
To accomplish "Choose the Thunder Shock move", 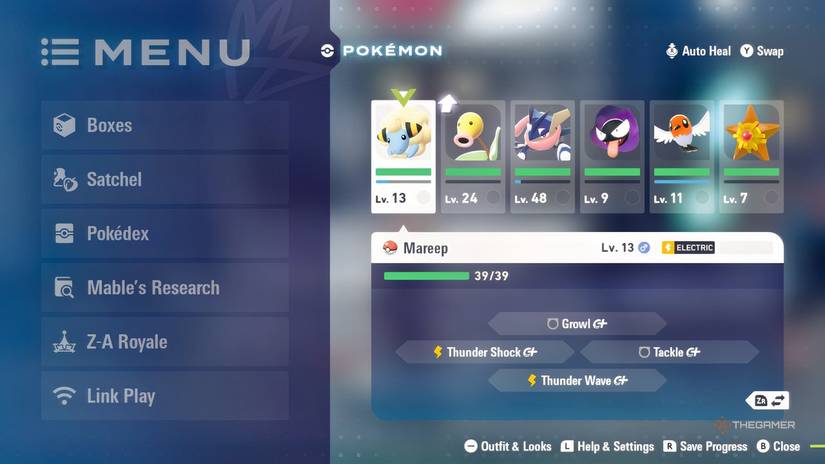I will tap(485, 352).
